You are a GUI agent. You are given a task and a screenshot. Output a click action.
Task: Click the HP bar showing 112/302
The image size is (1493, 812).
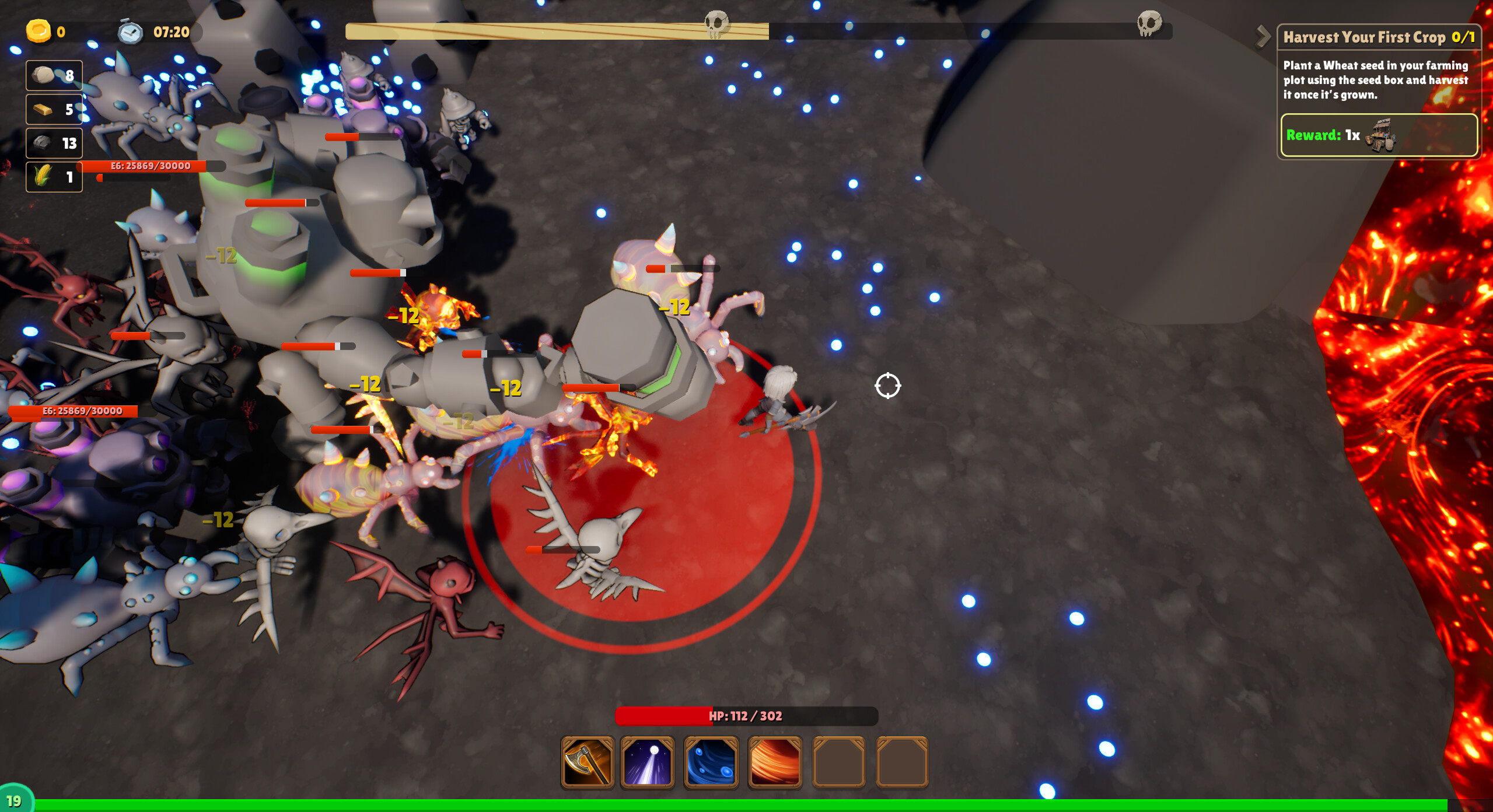pyautogui.click(x=747, y=716)
